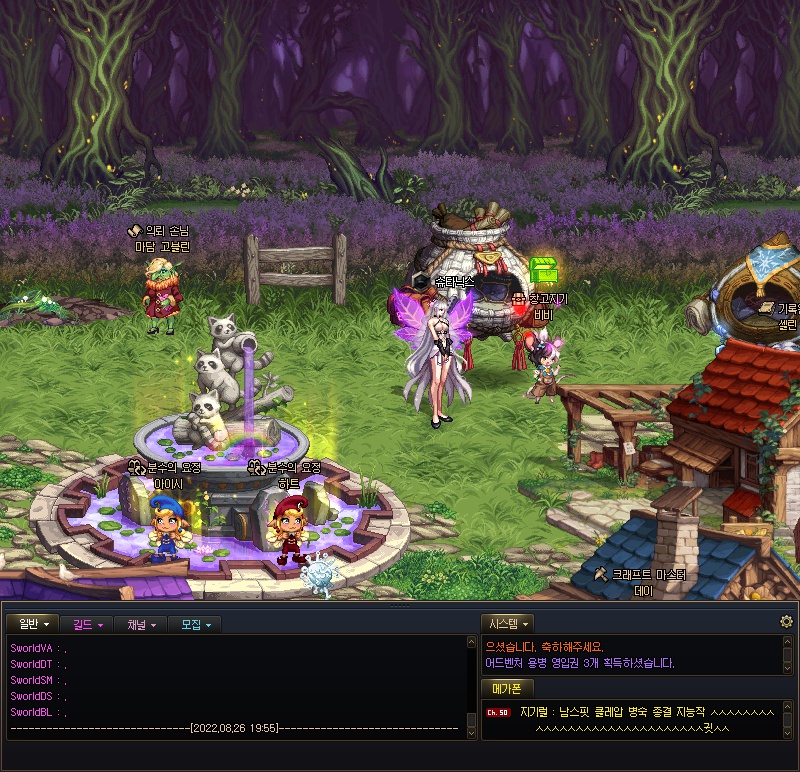Select the 채널 channel chat tab
This screenshot has width=800, height=772.
click(x=141, y=624)
